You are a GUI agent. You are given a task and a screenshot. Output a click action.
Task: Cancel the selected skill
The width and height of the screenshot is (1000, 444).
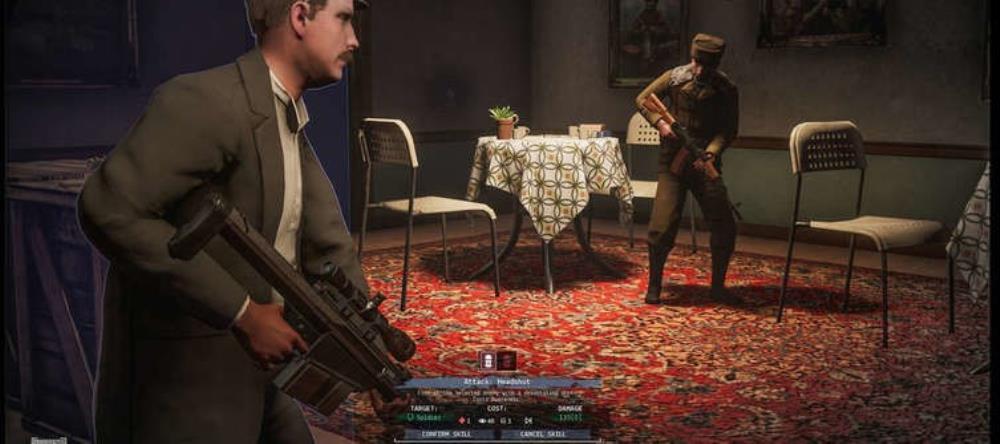point(545,434)
